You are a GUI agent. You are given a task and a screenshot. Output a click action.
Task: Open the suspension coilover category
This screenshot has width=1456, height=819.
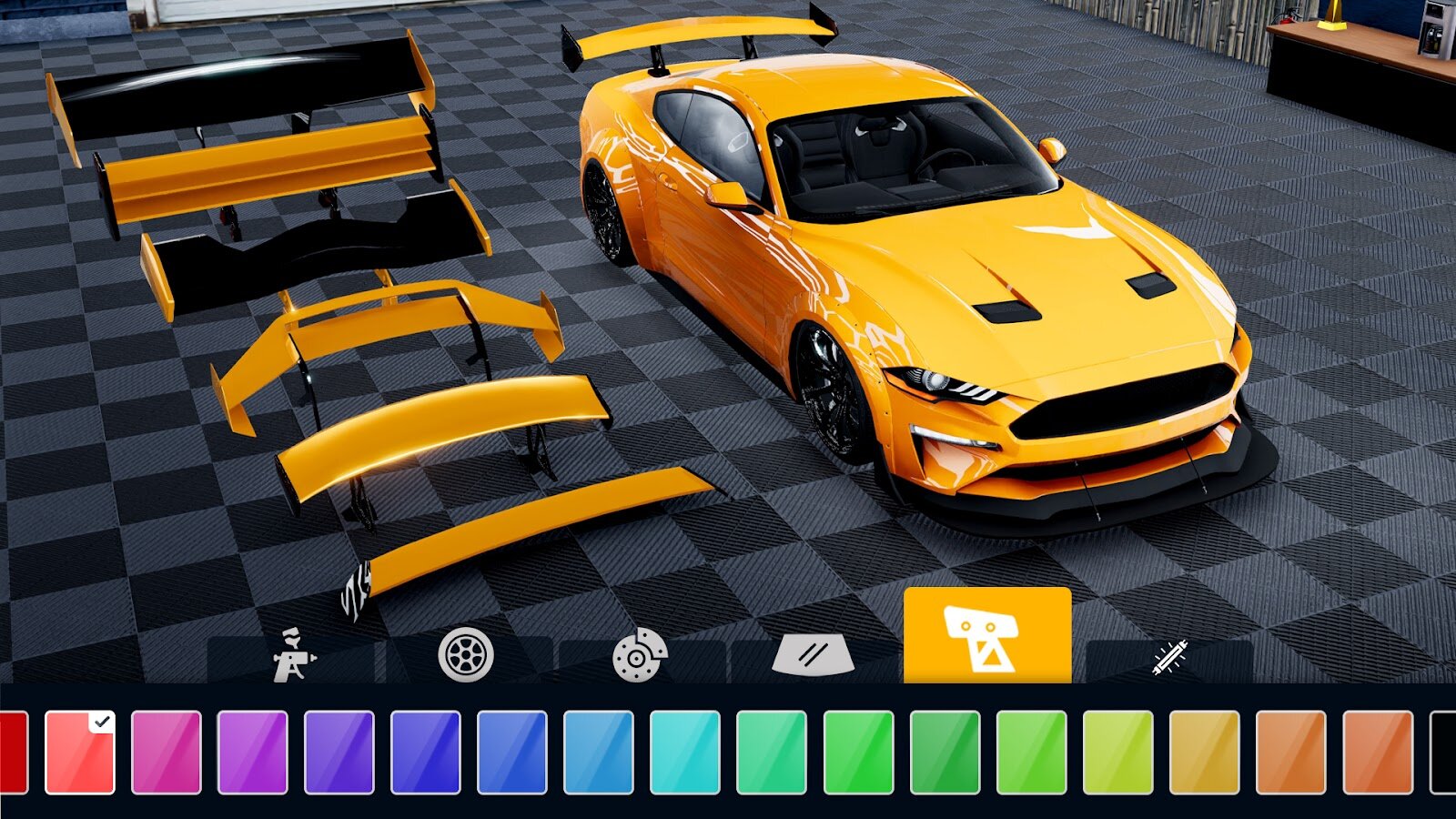point(1169,659)
